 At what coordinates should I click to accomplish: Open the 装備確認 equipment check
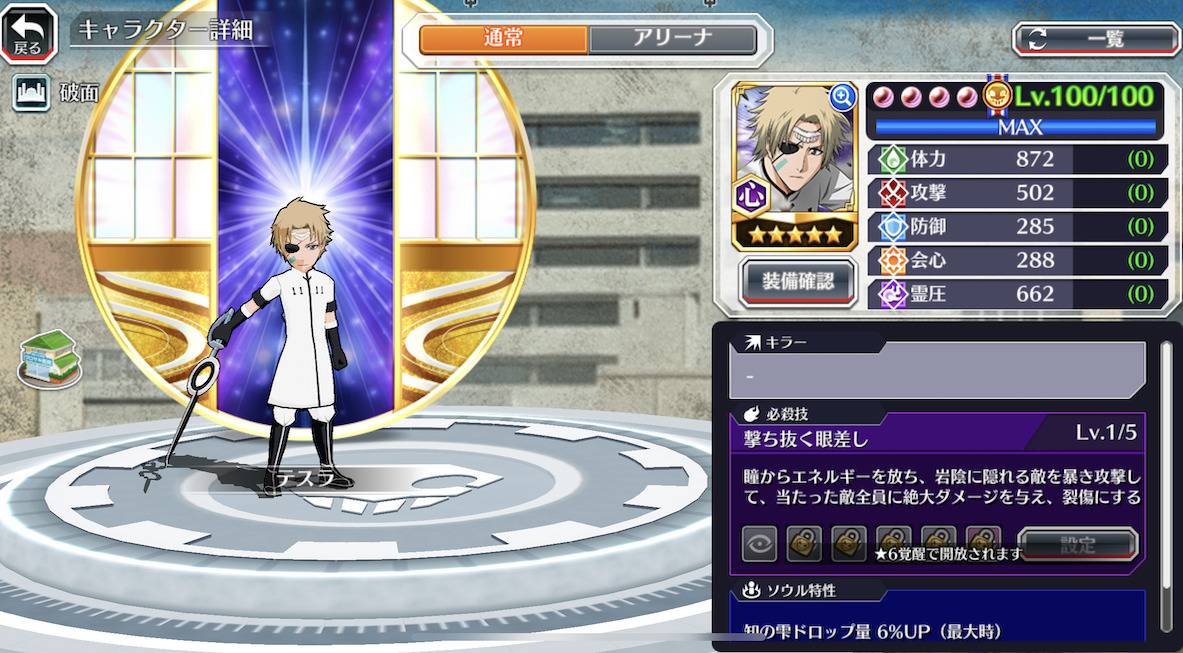tap(797, 281)
